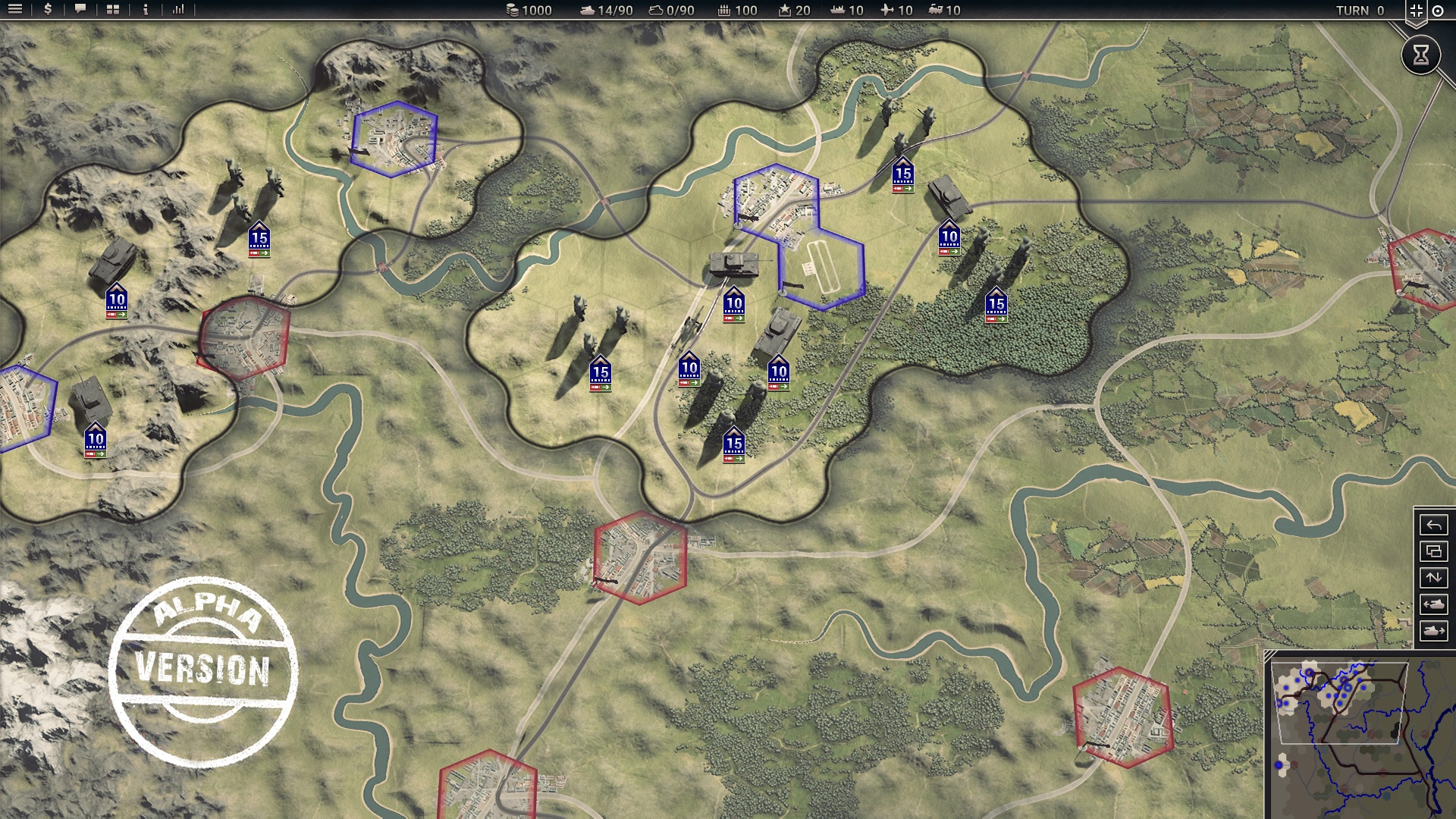This screenshot has width=1456, height=819.
Task: View scenario information via the info icon
Action: [144, 10]
